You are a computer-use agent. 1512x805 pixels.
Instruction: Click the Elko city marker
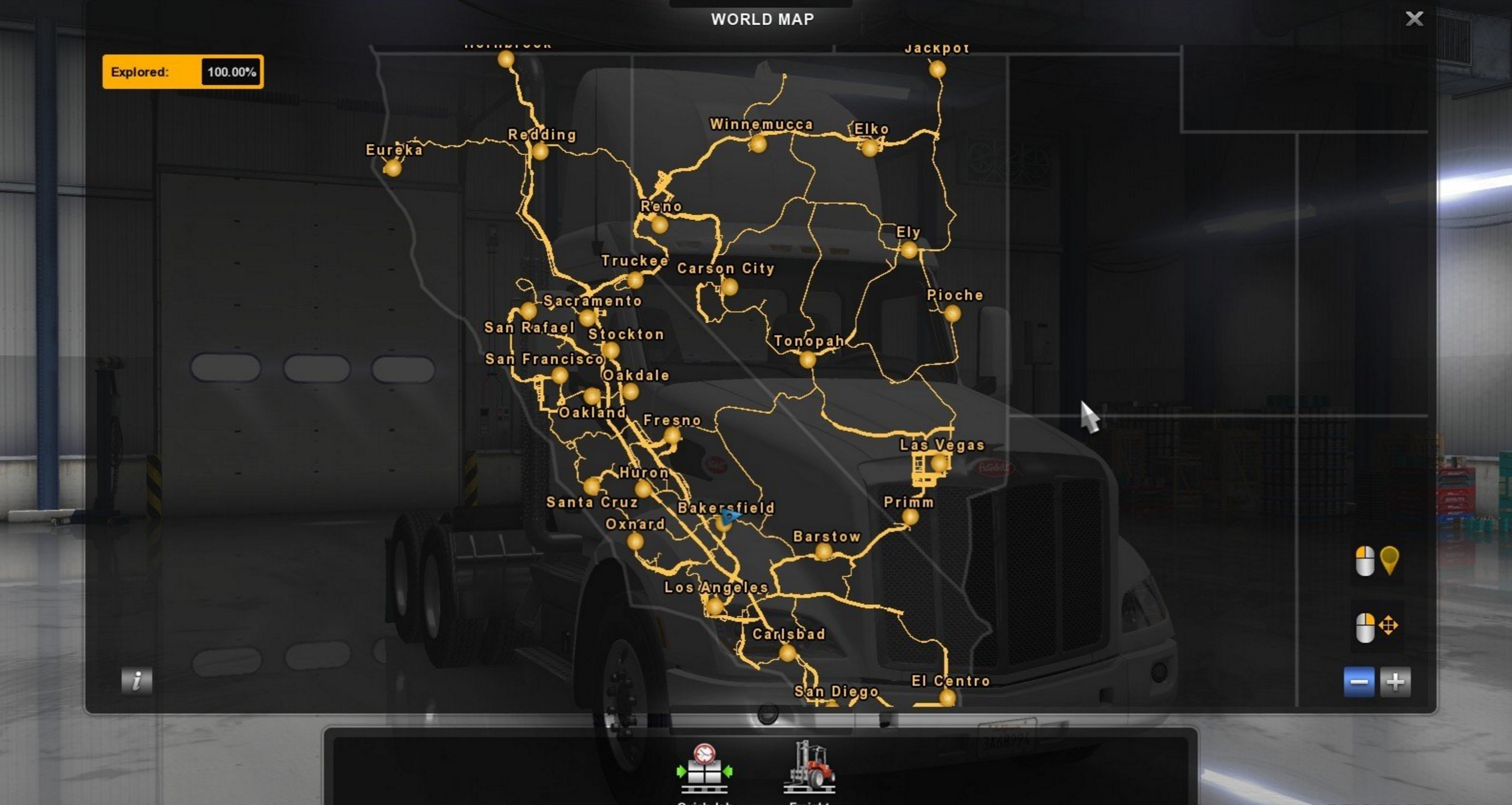870,147
